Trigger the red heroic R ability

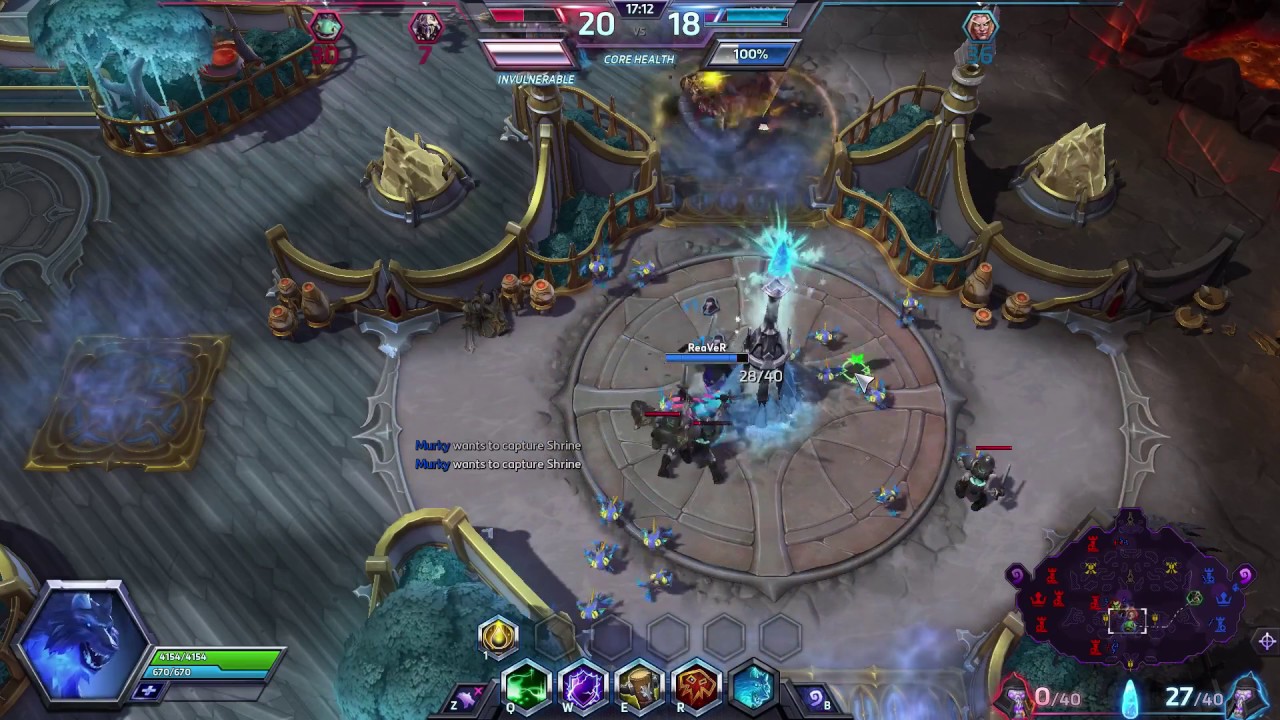[695, 686]
